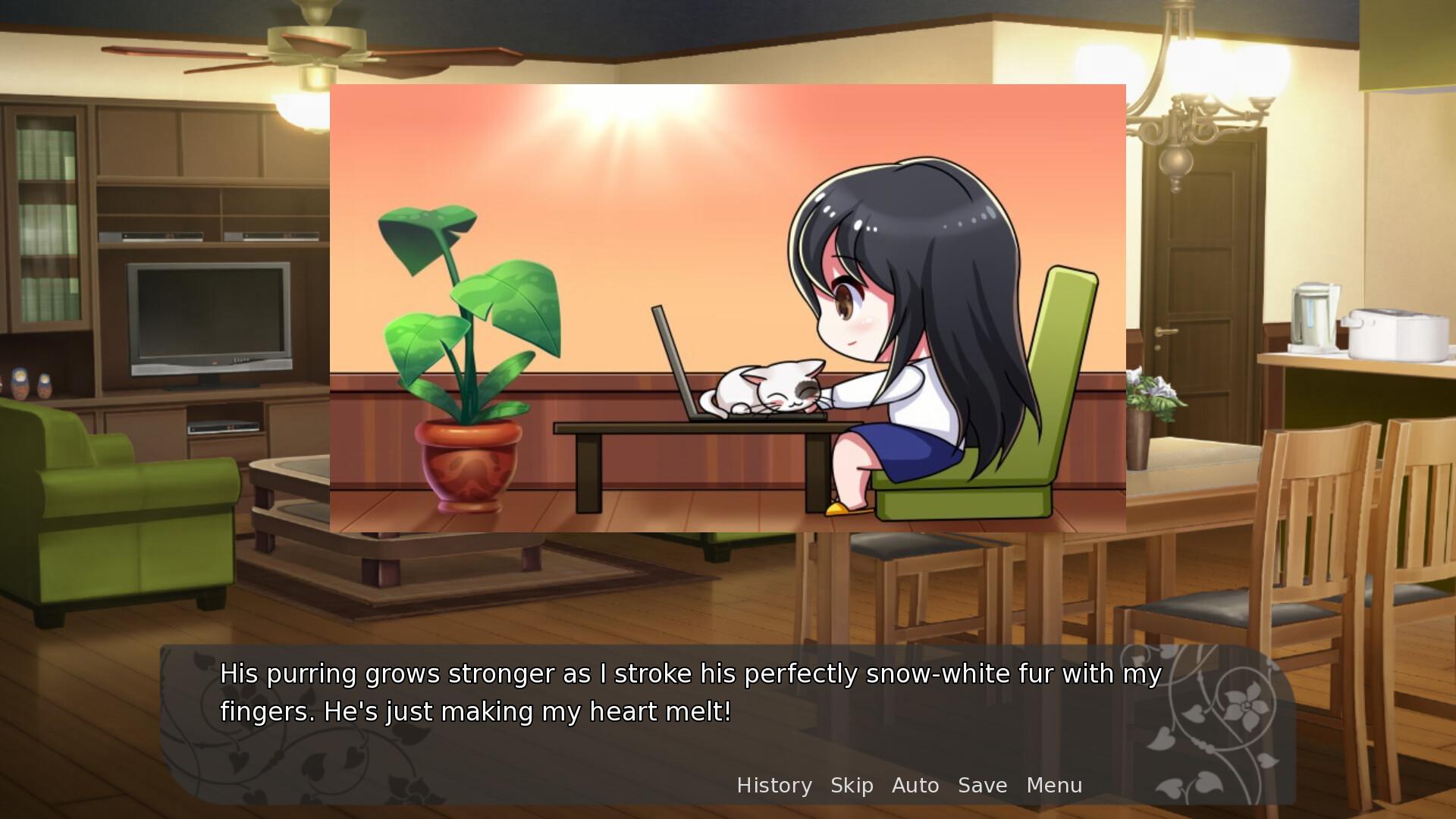The height and width of the screenshot is (819, 1456).
Task: Open the game Menu
Action: click(1054, 786)
